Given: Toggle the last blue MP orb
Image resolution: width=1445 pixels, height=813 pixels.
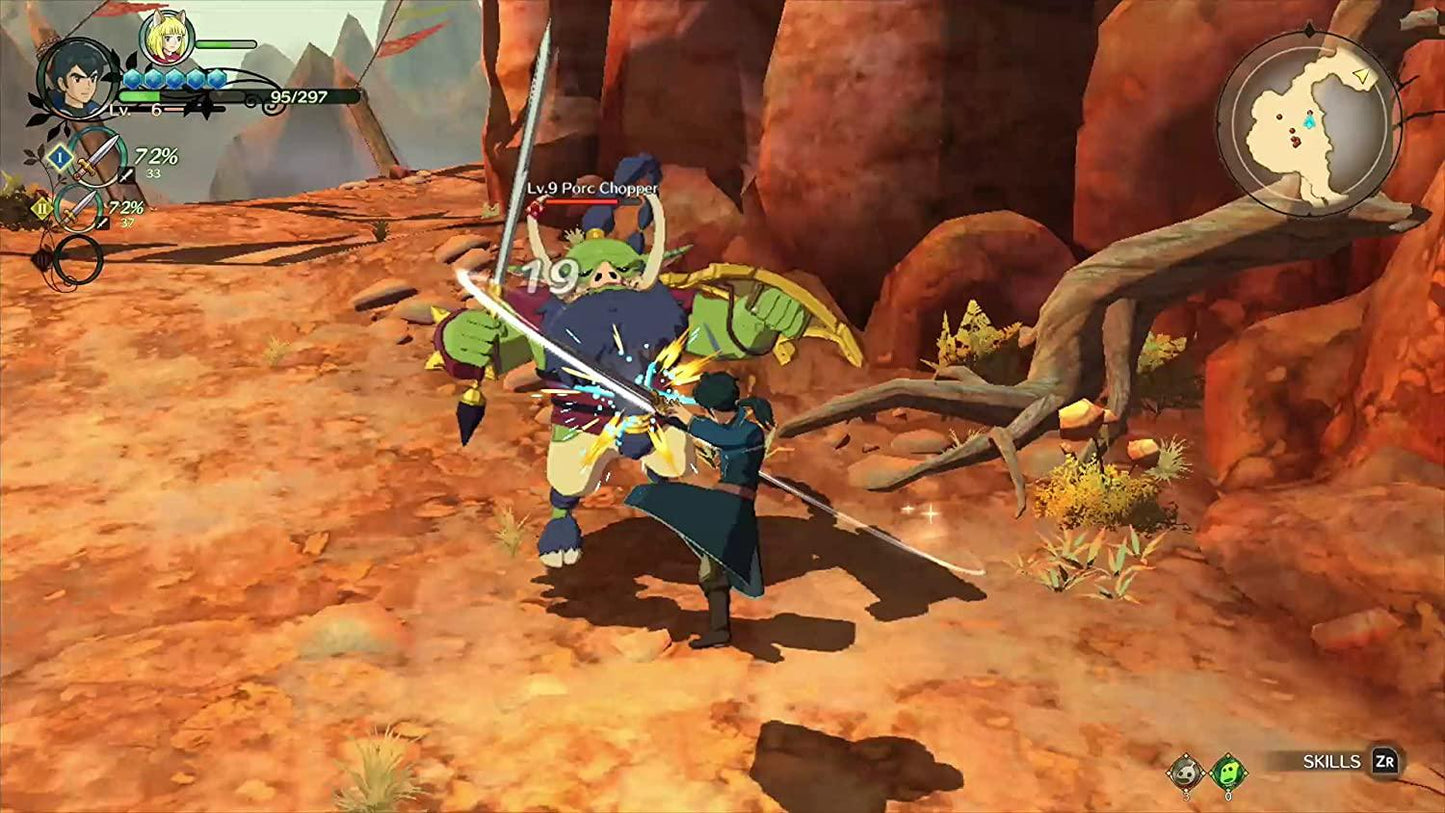Looking at the screenshot, I should pos(218,78).
